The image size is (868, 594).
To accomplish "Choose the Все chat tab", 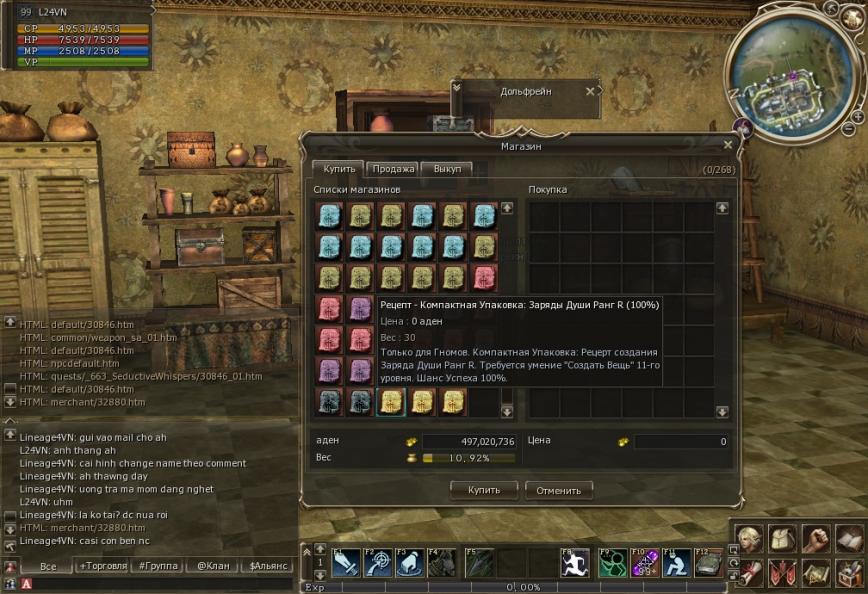I will [x=47, y=566].
